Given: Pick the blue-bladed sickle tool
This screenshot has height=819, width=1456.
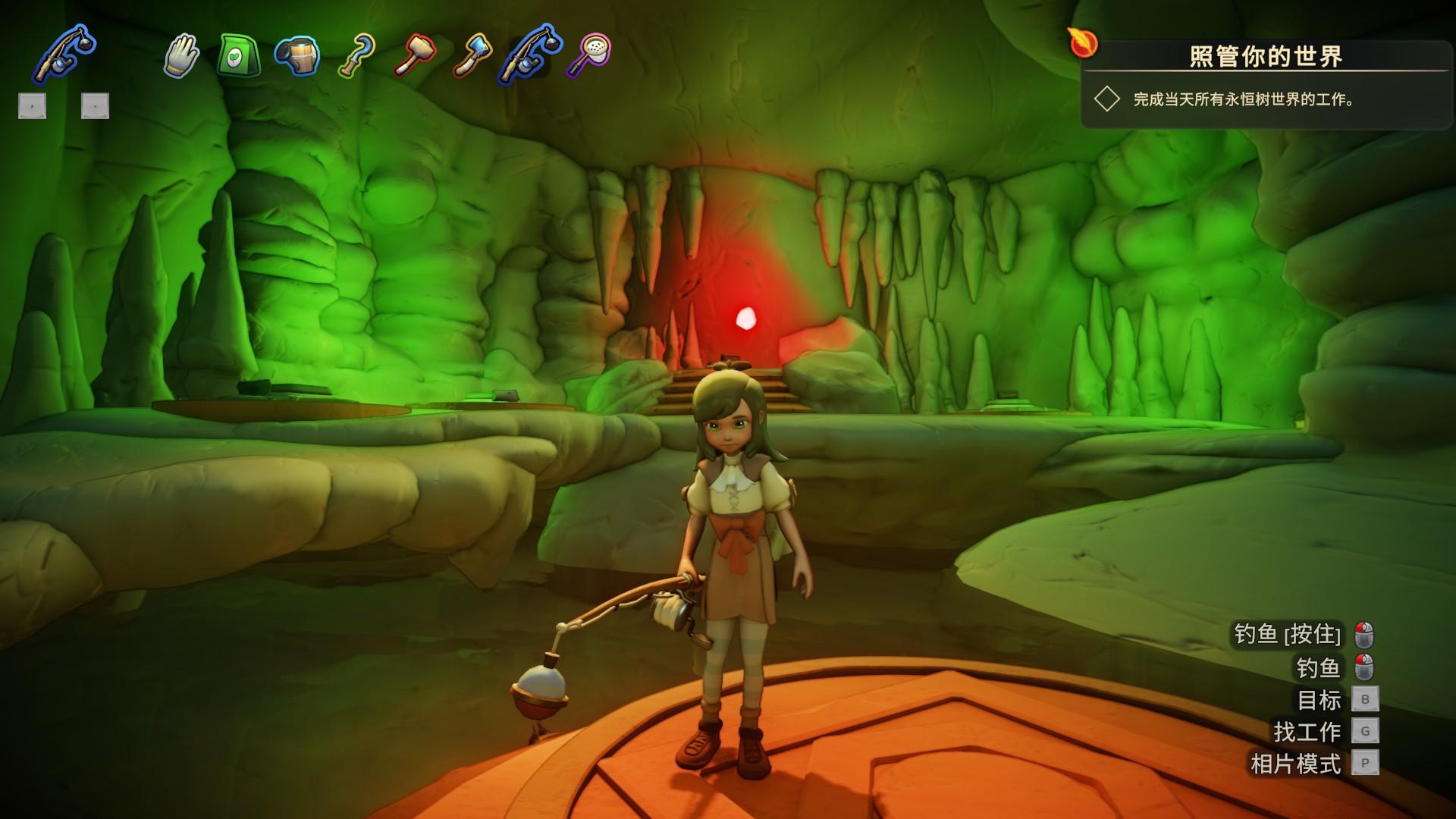Looking at the screenshot, I should pos(355,56).
